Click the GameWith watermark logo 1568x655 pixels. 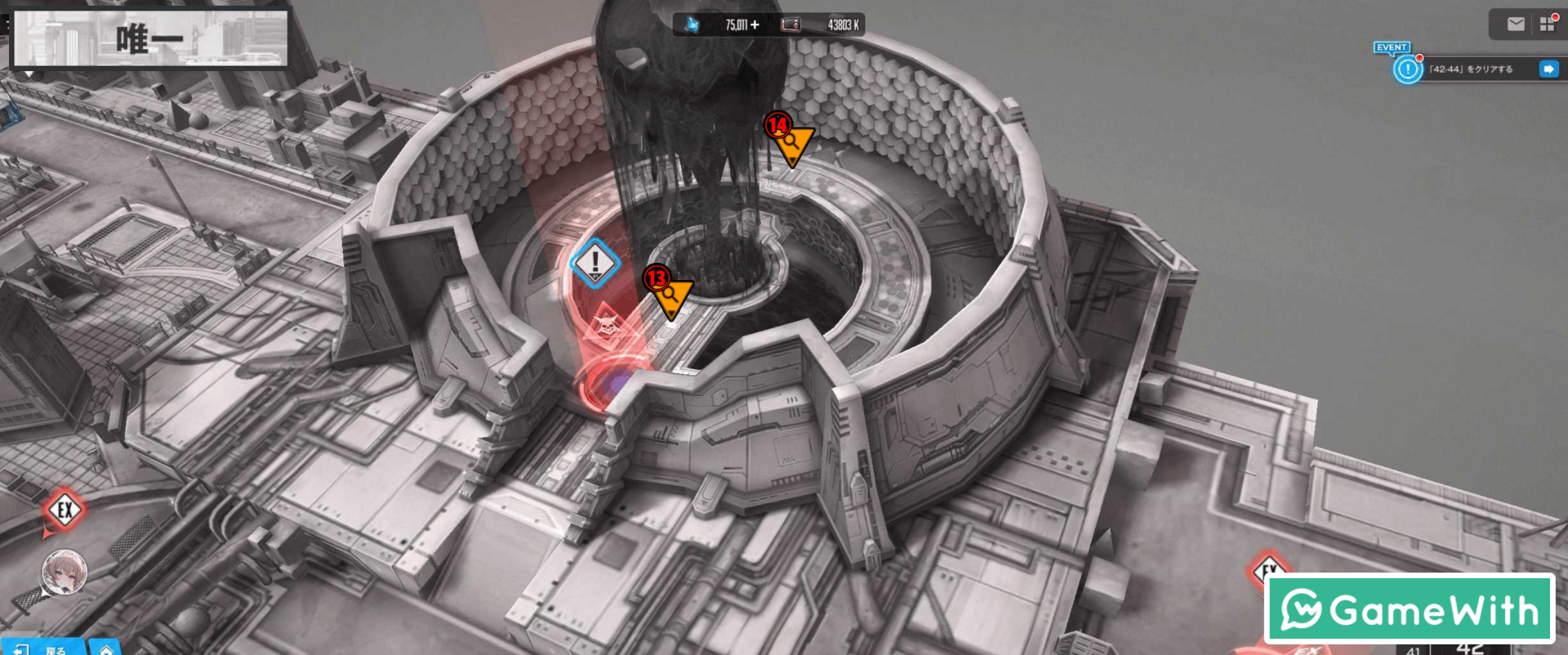click(x=1409, y=609)
